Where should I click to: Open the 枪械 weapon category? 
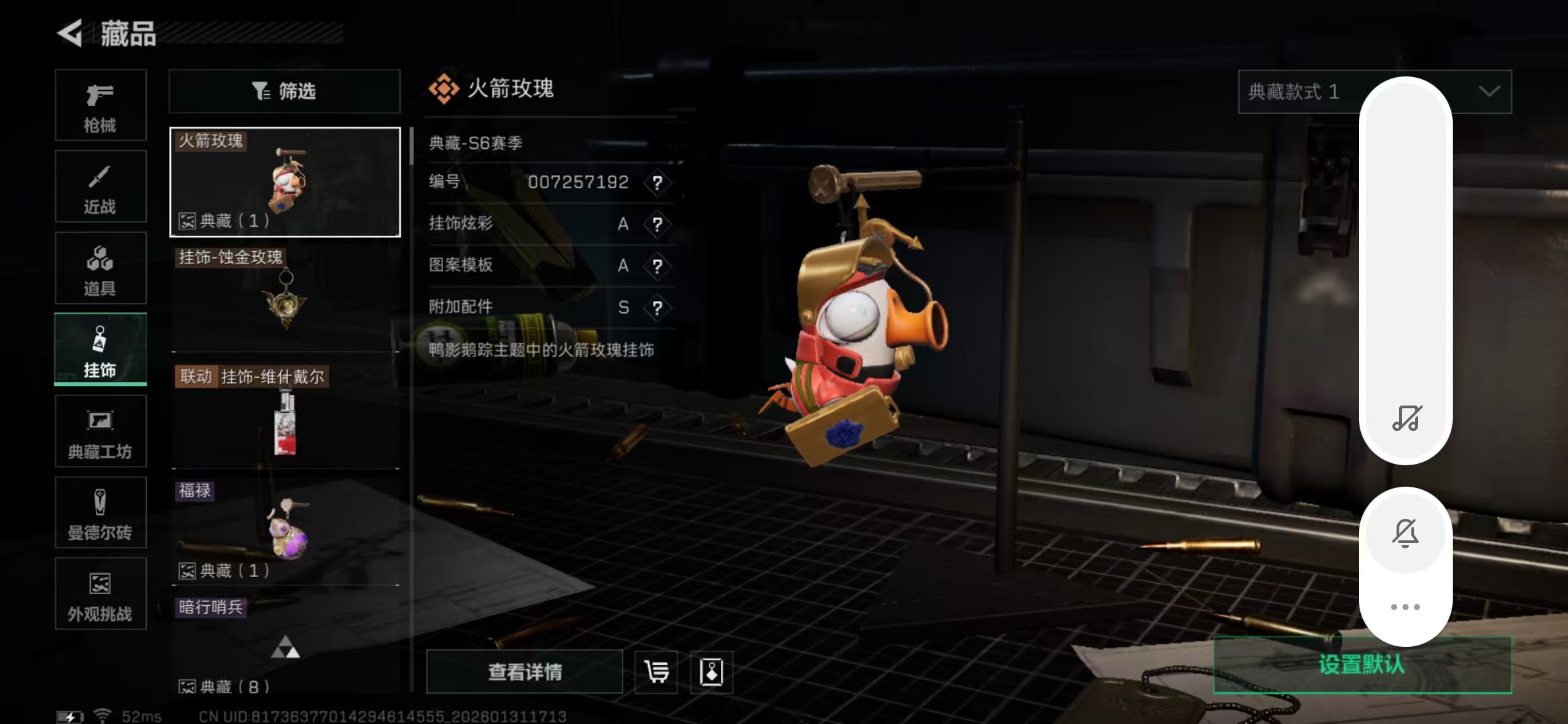pos(101,105)
